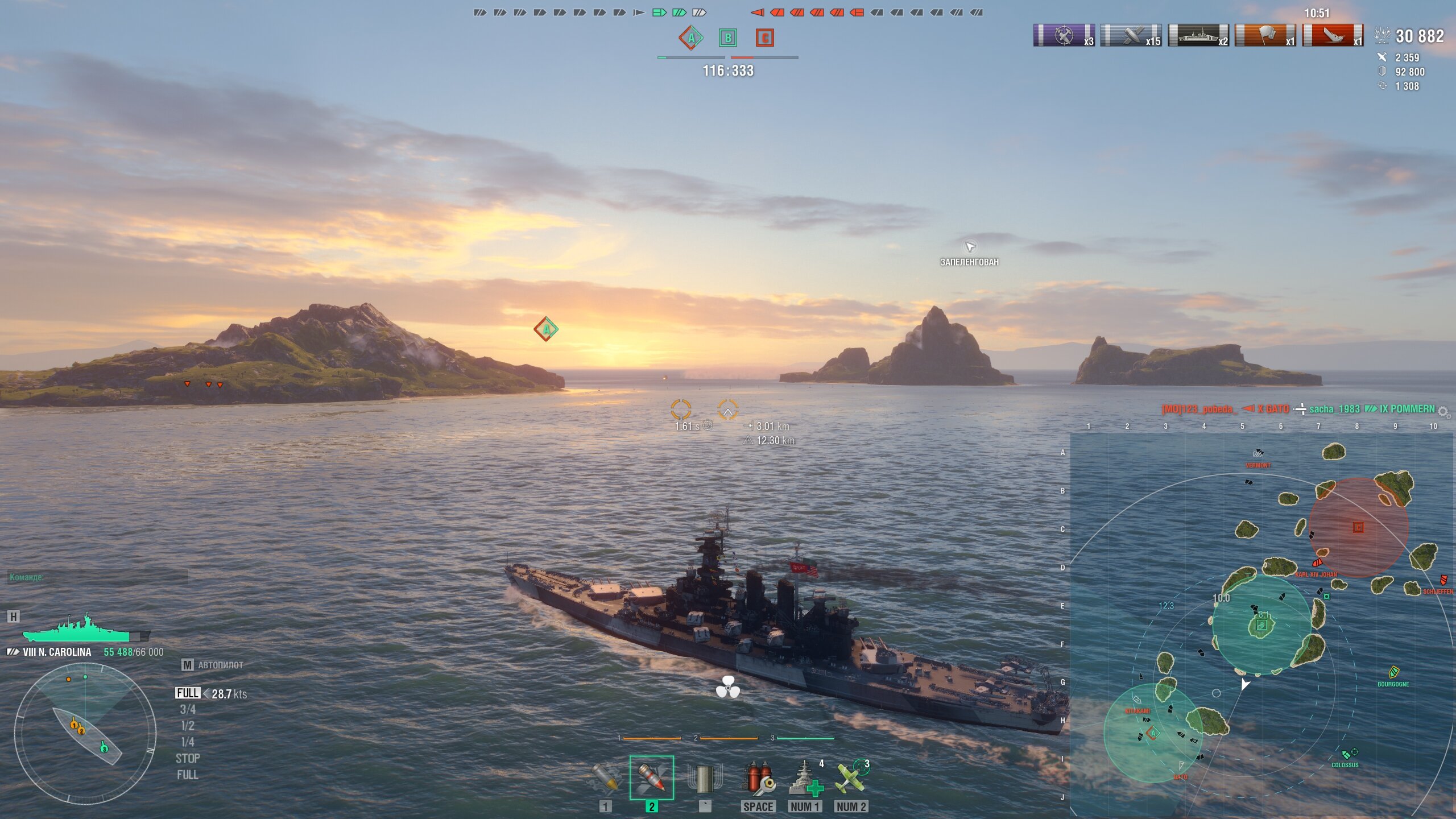Select the capture point B indicator
Screen dimensions: 1456x819
[728, 38]
